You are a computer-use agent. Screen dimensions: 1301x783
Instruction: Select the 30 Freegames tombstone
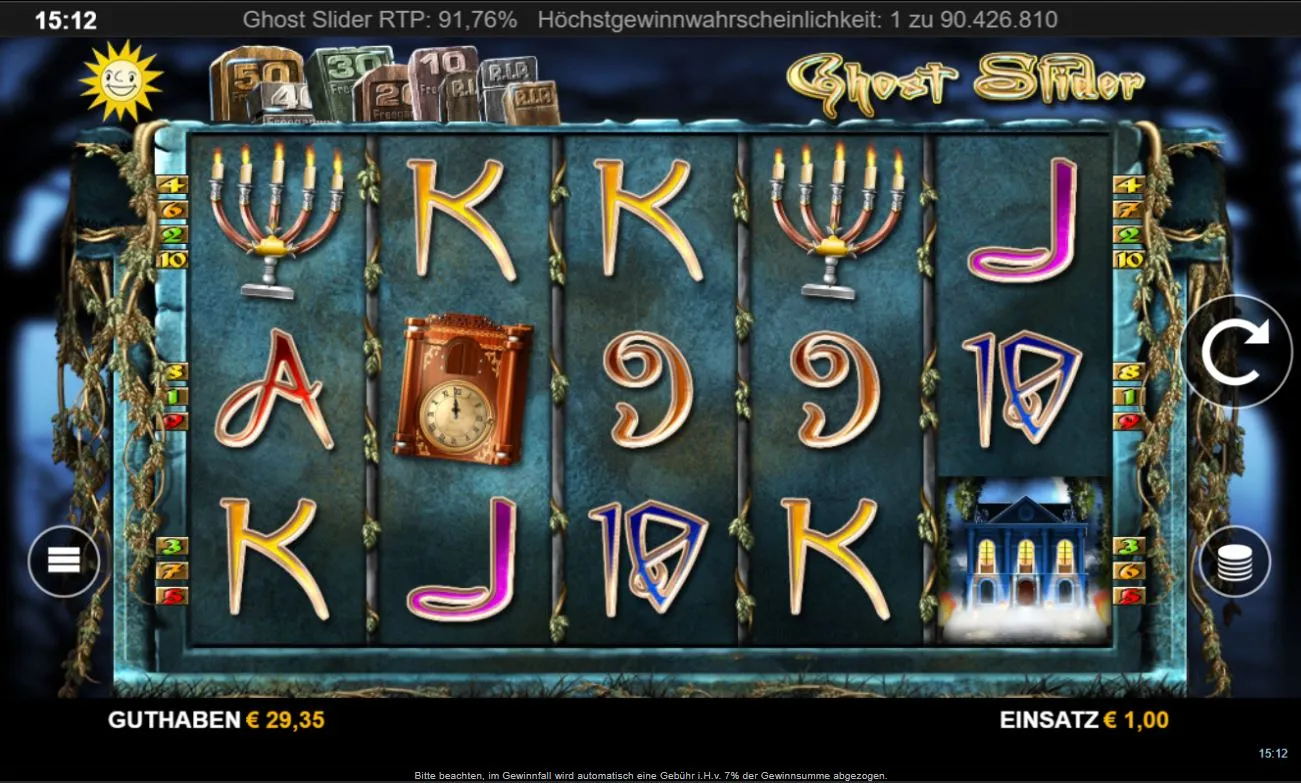(347, 67)
